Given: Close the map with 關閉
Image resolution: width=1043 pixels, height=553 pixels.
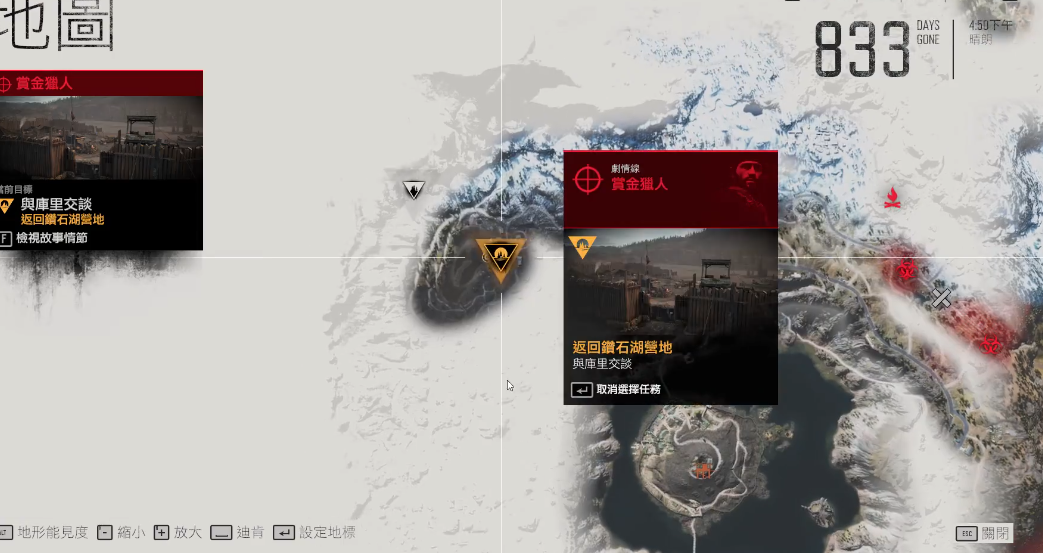Looking at the screenshot, I should (983, 533).
